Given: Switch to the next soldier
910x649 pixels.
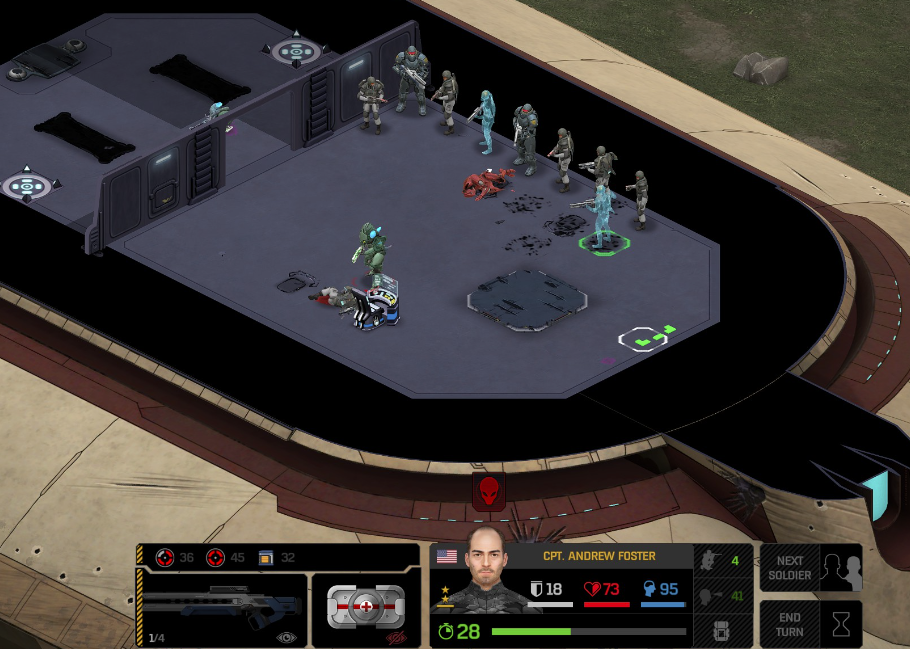Looking at the screenshot, I should pos(810,568).
